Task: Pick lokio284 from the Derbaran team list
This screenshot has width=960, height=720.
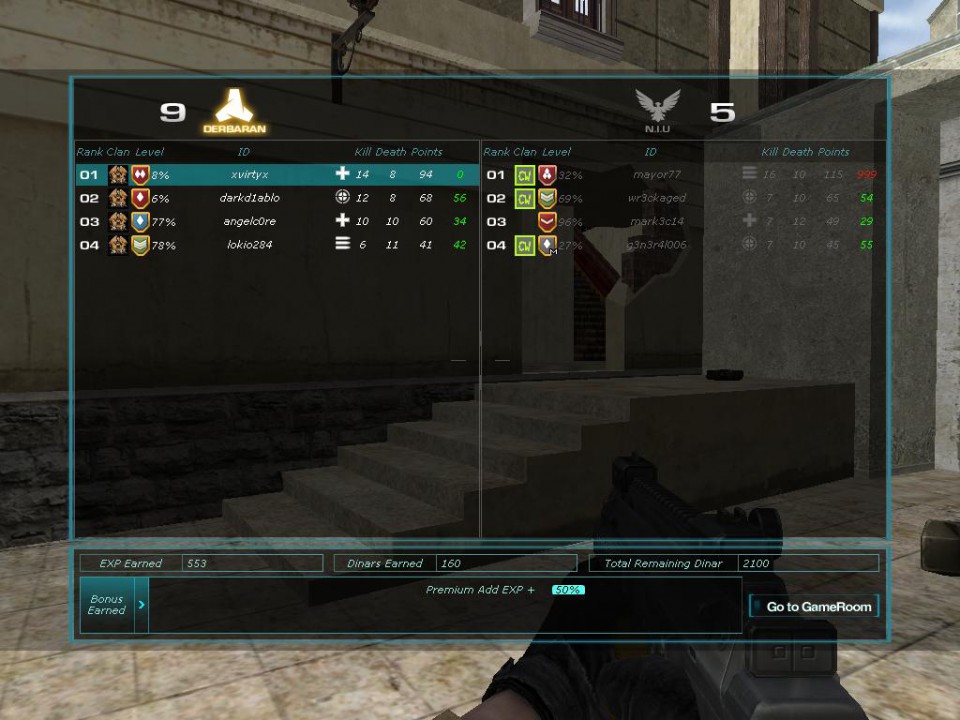Action: [249, 245]
